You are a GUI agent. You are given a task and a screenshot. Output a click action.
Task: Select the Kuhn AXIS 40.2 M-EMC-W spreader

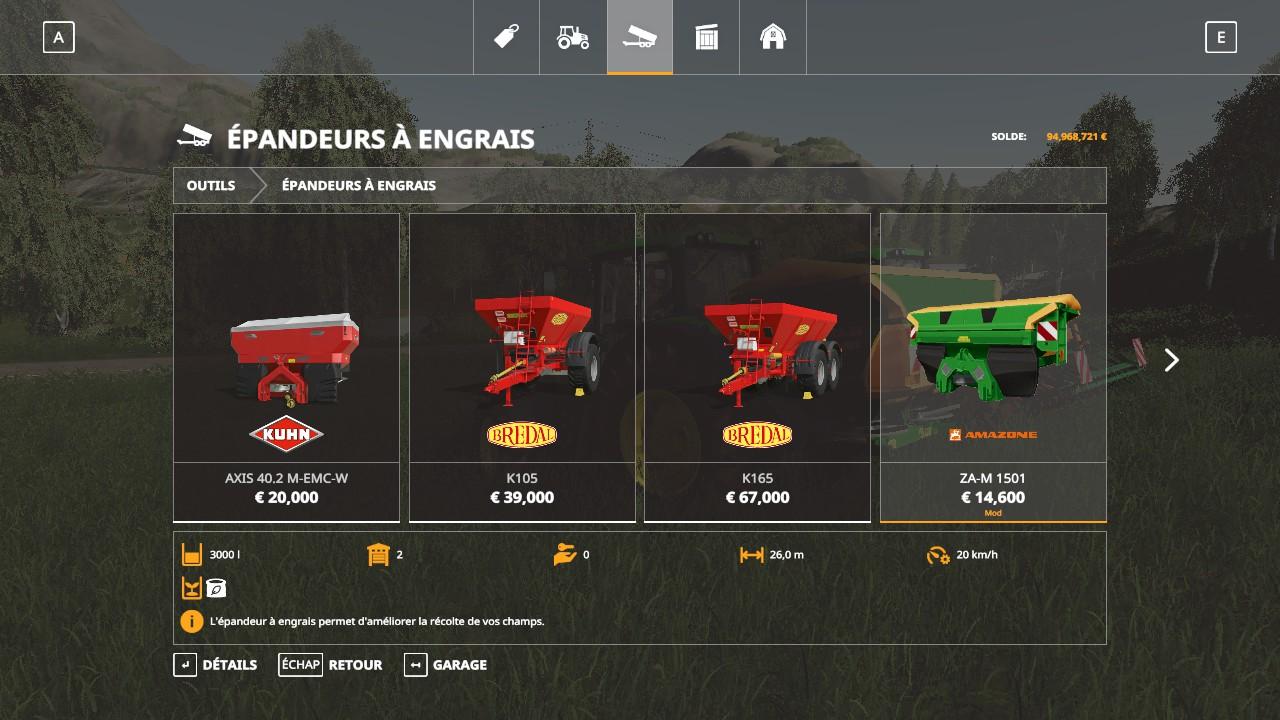click(287, 367)
